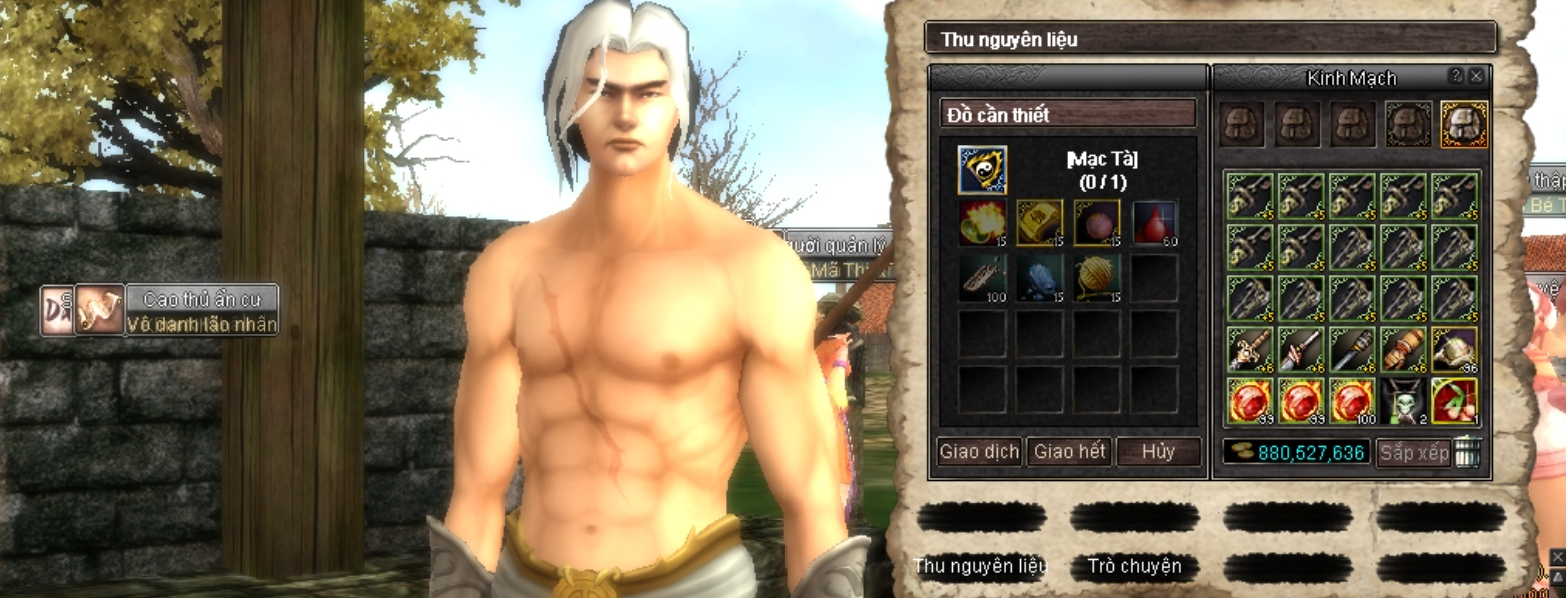
Task: Click the red blood drop material
Action: [1155, 222]
